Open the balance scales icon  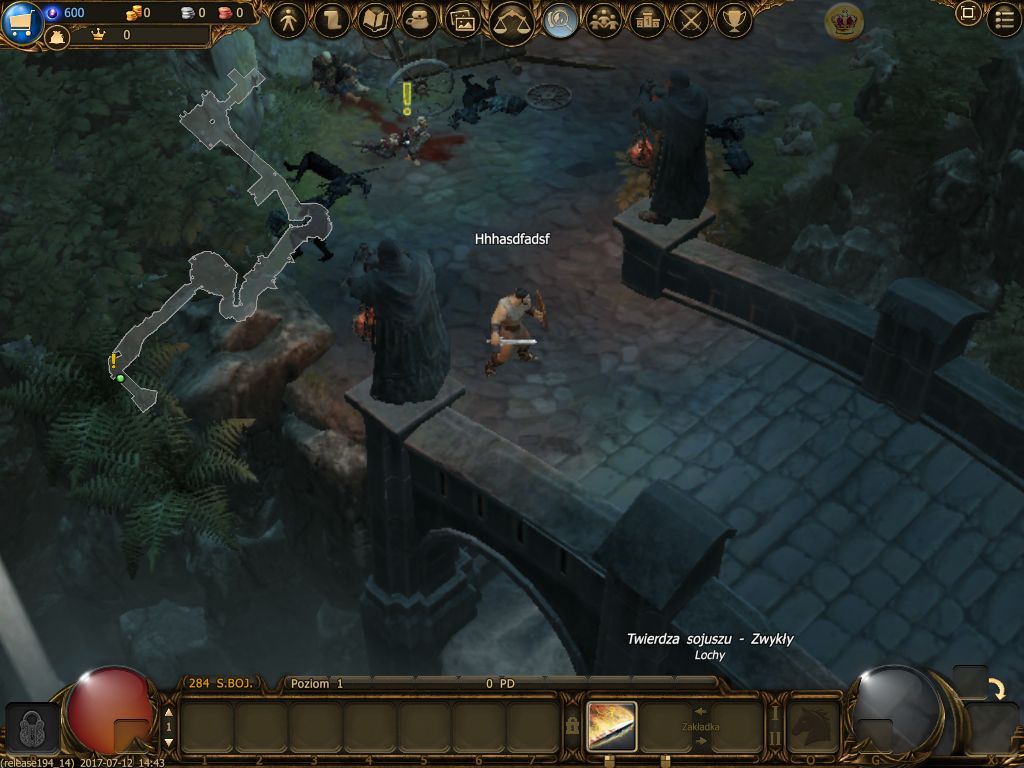click(x=511, y=20)
